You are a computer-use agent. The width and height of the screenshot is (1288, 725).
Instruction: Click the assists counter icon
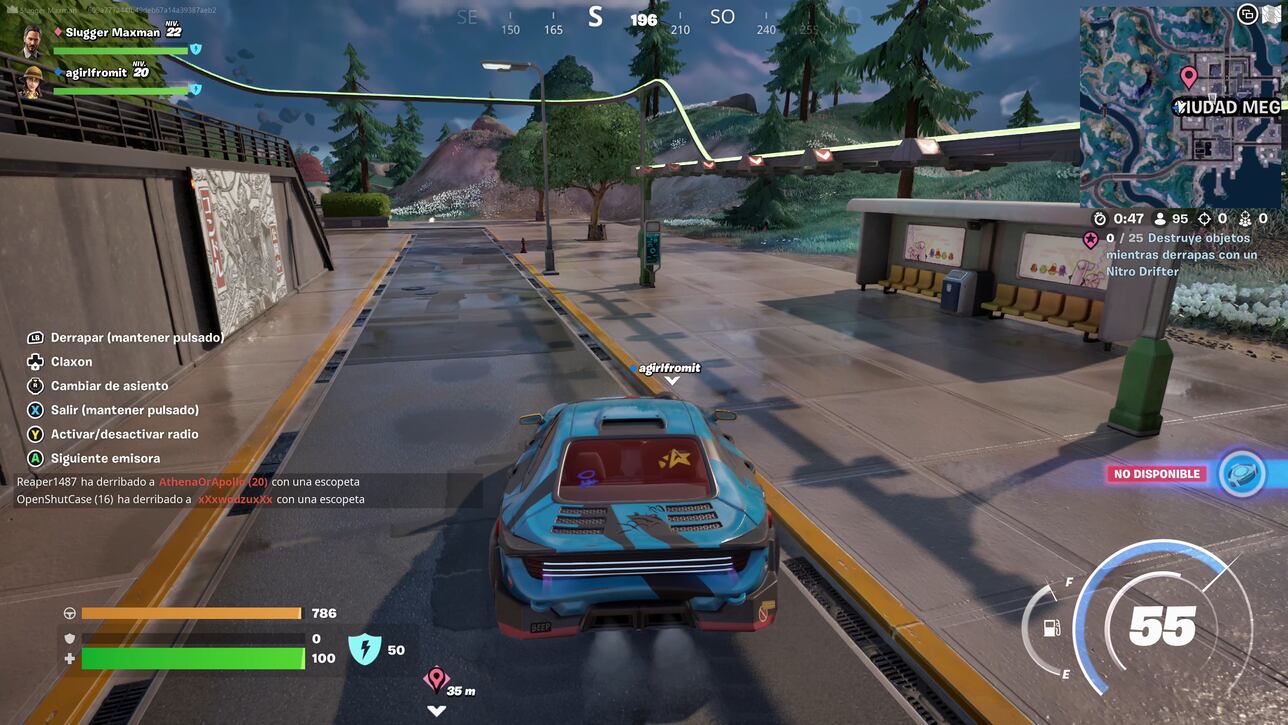click(1245, 217)
